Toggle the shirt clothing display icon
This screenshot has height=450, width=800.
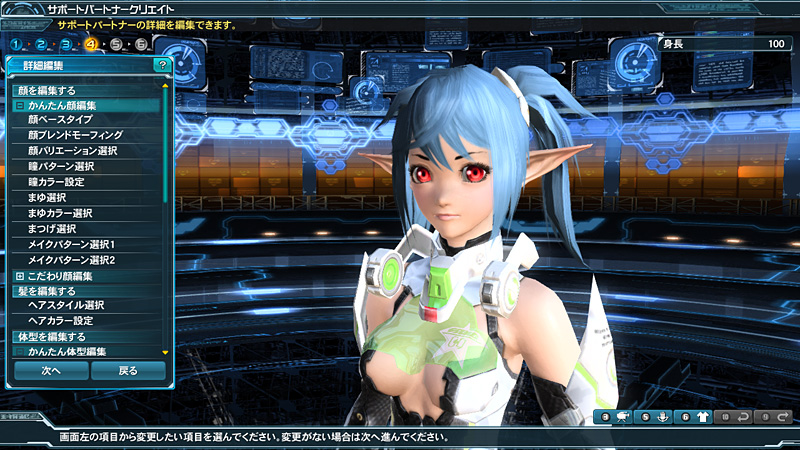pos(703,417)
